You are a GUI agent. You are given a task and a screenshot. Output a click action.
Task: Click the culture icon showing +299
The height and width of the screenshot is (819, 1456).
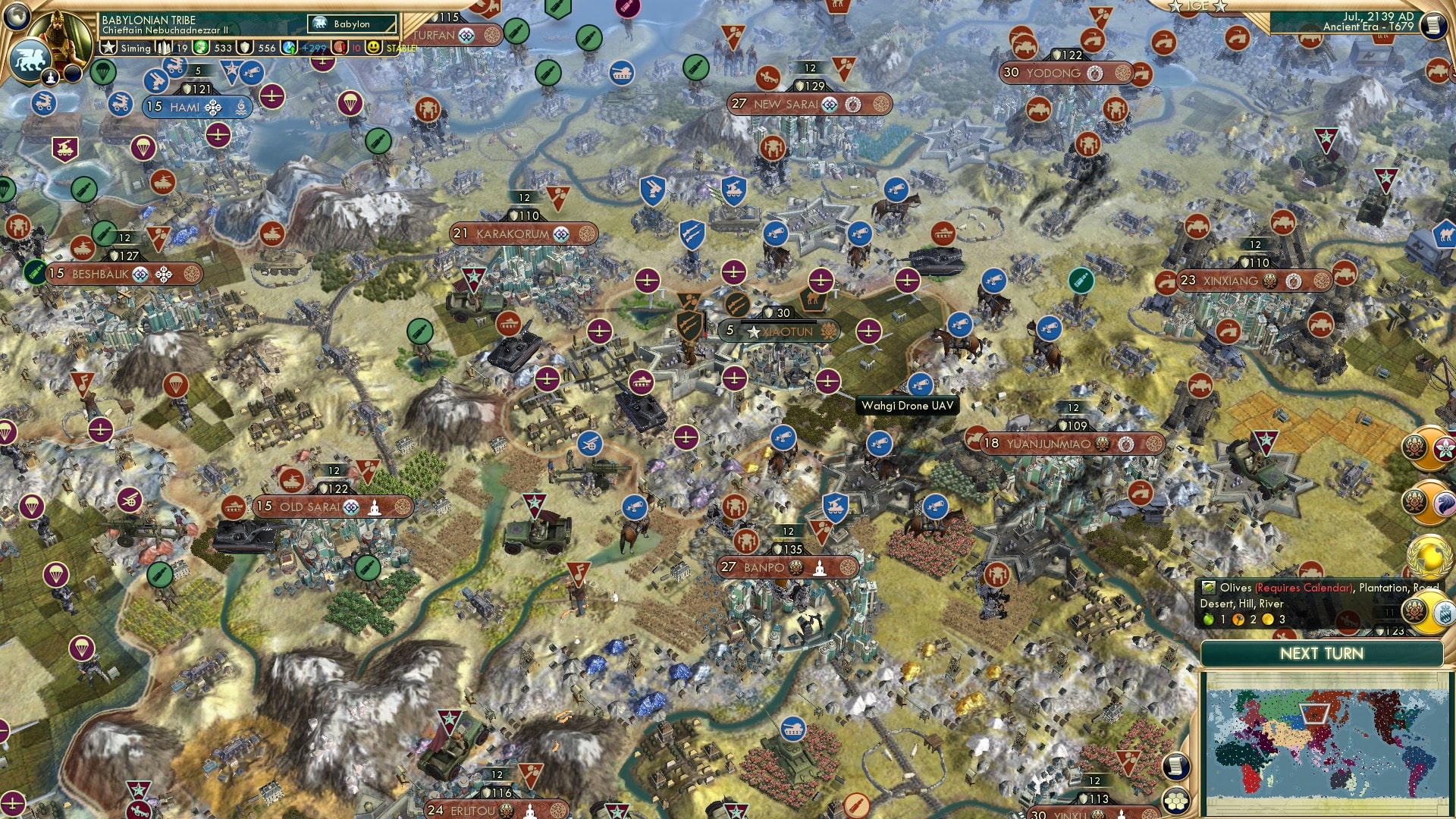289,47
